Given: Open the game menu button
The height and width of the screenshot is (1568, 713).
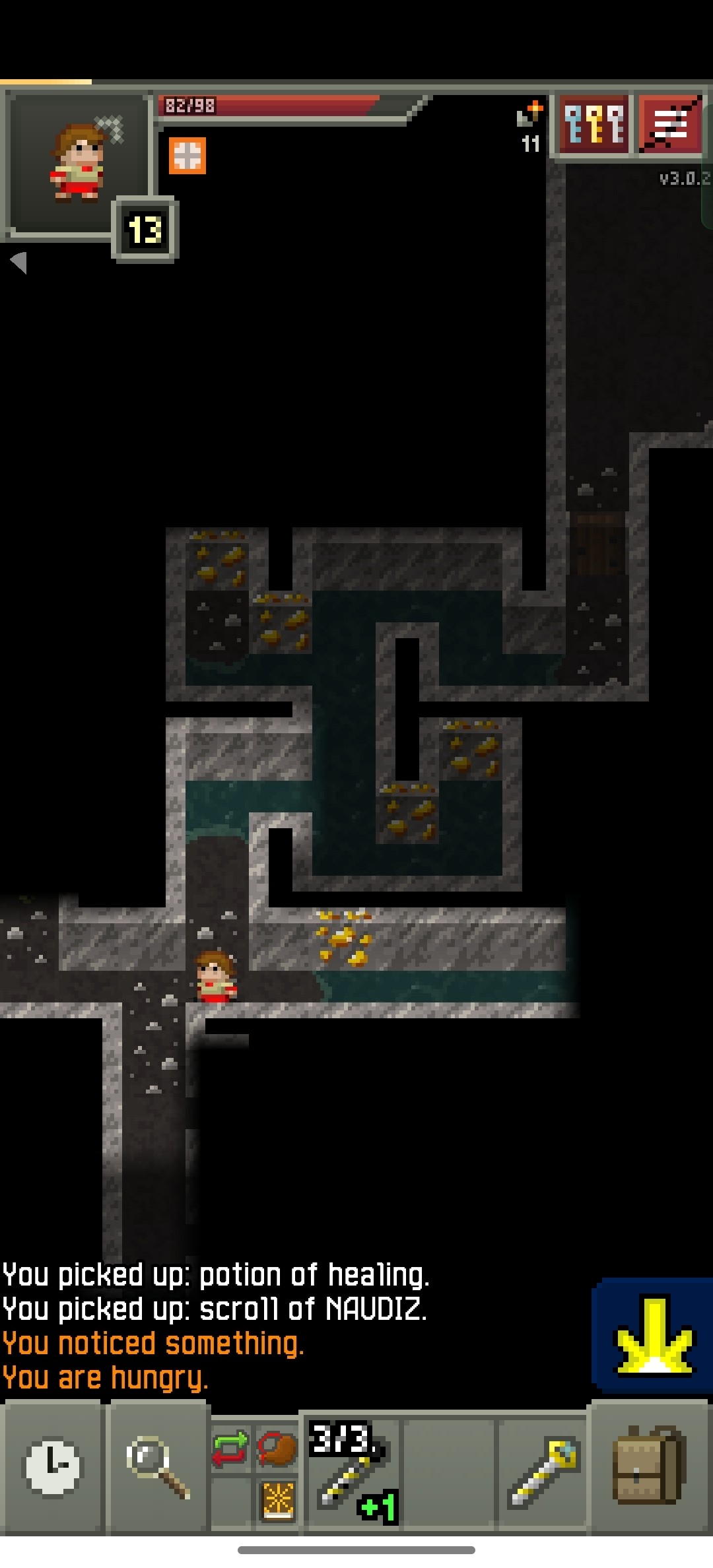Looking at the screenshot, I should pyautogui.click(x=671, y=124).
